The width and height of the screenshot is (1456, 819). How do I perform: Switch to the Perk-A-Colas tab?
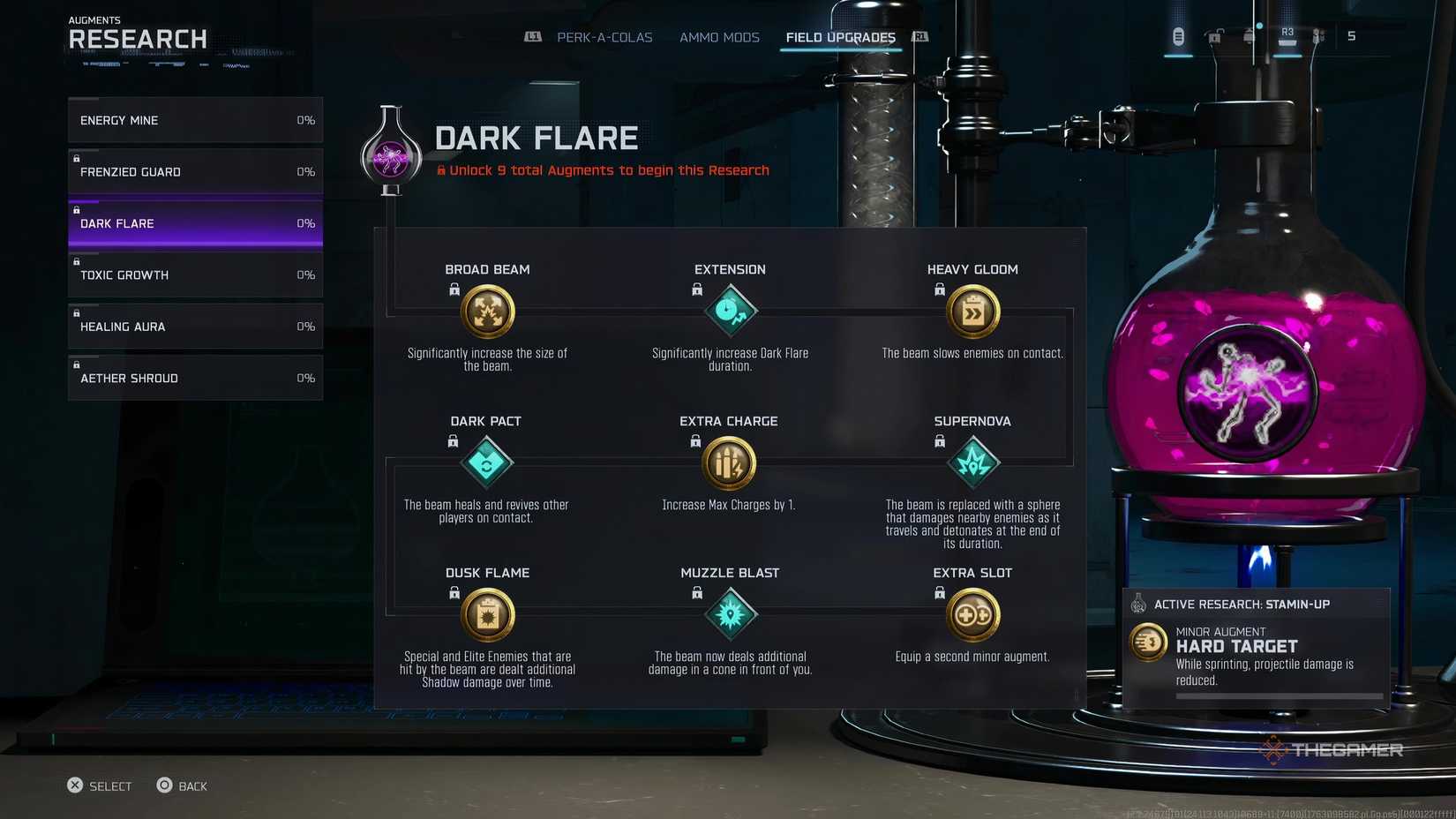click(x=604, y=37)
